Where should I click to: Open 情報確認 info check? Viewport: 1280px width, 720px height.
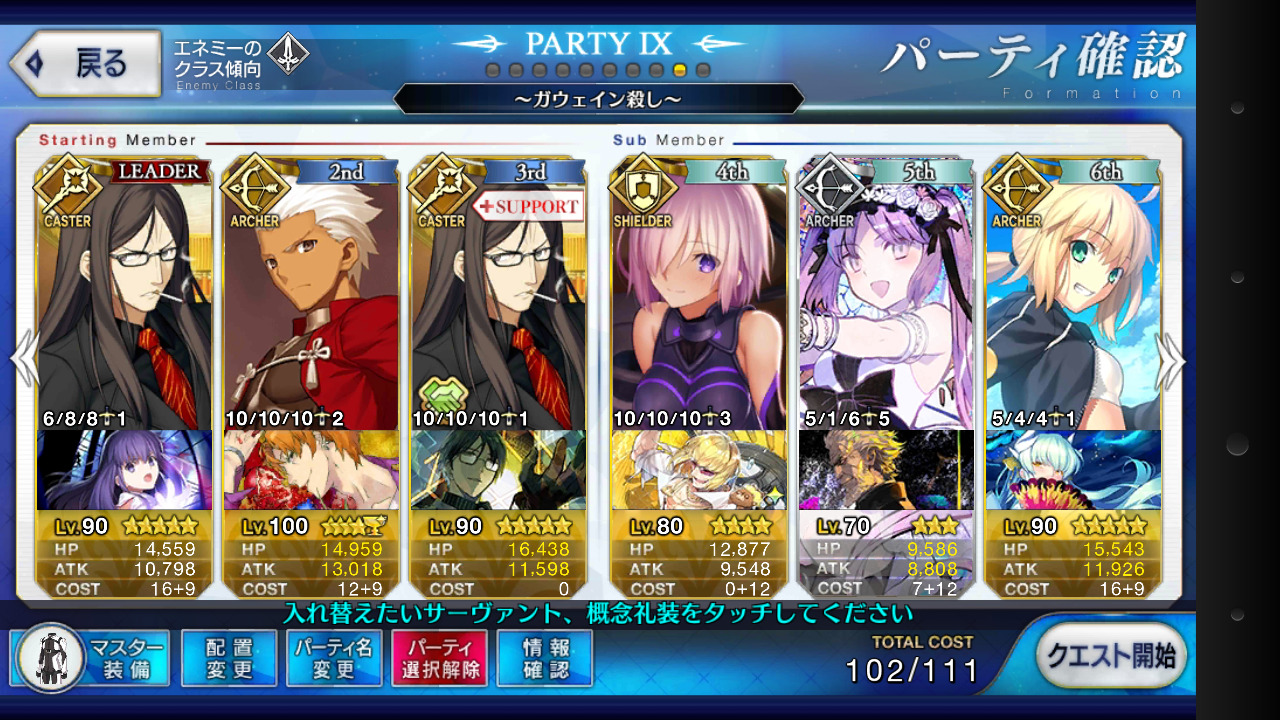[545, 658]
